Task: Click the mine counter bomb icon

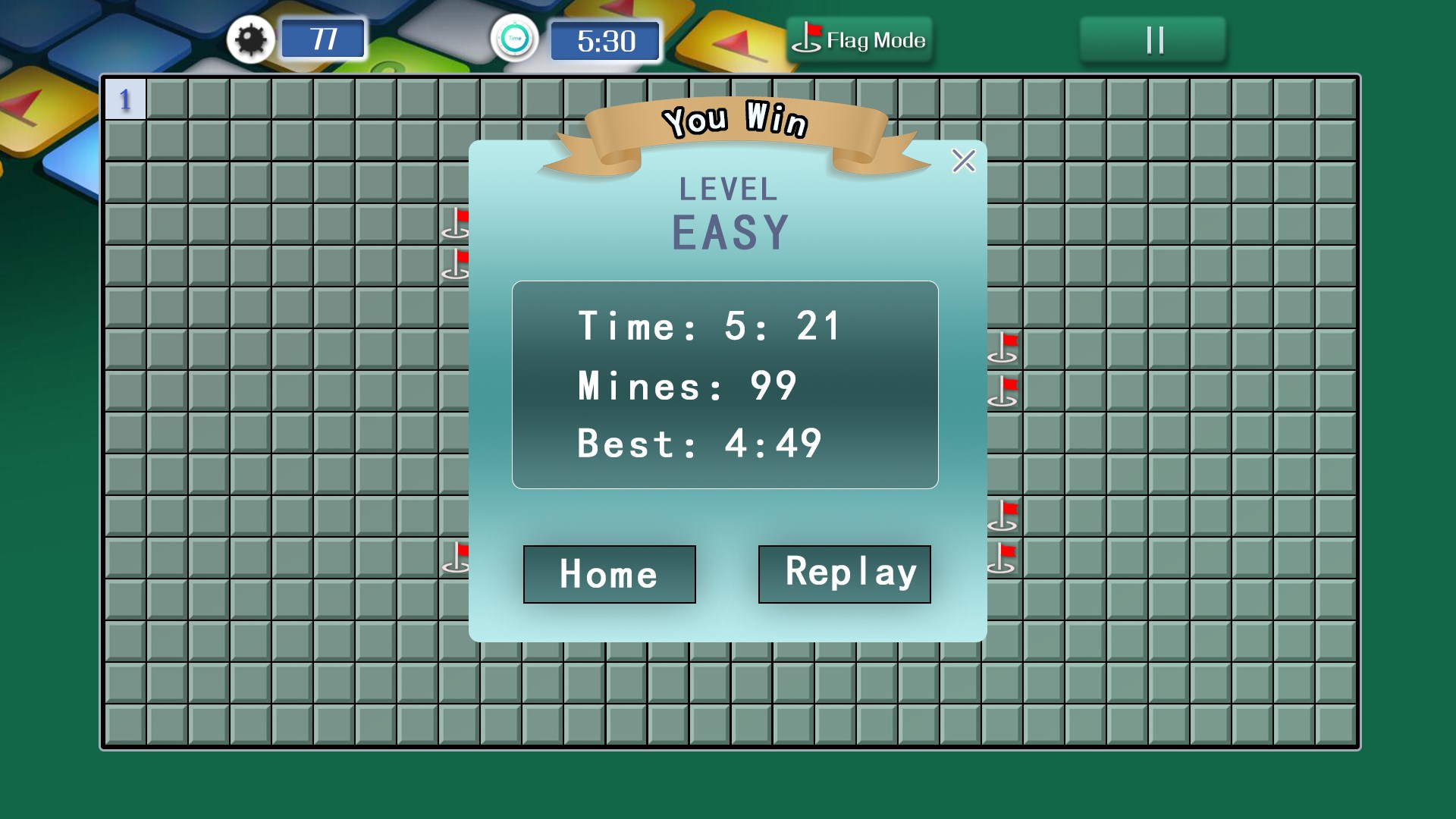Action: coord(251,39)
